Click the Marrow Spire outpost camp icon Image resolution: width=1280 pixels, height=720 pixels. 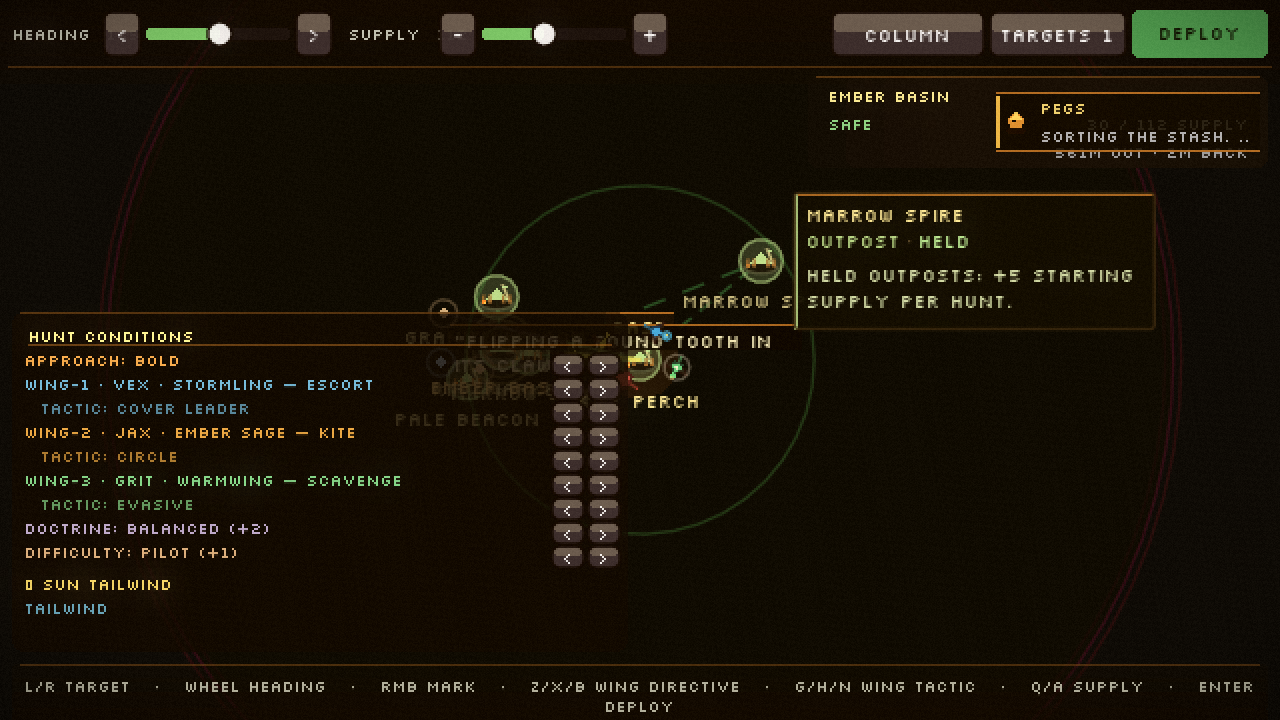tap(760, 260)
